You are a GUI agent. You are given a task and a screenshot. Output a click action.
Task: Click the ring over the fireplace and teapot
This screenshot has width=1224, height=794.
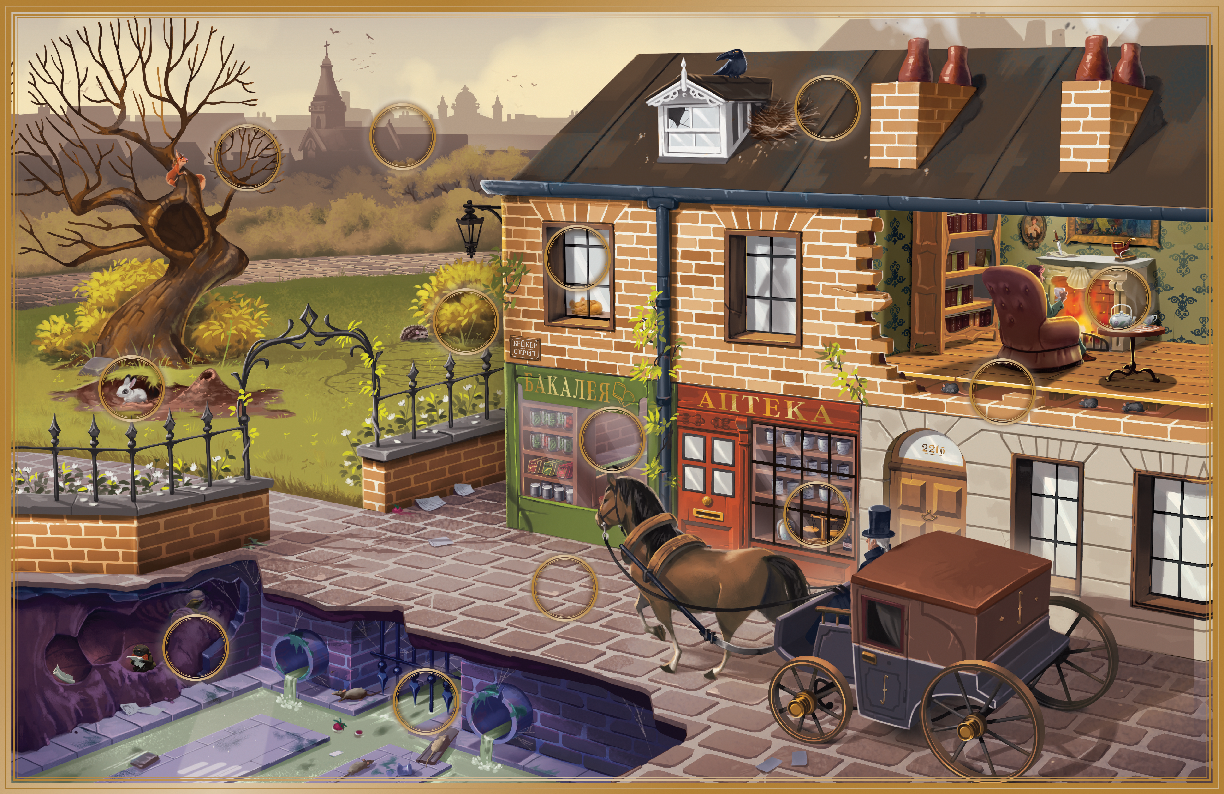[1118, 297]
